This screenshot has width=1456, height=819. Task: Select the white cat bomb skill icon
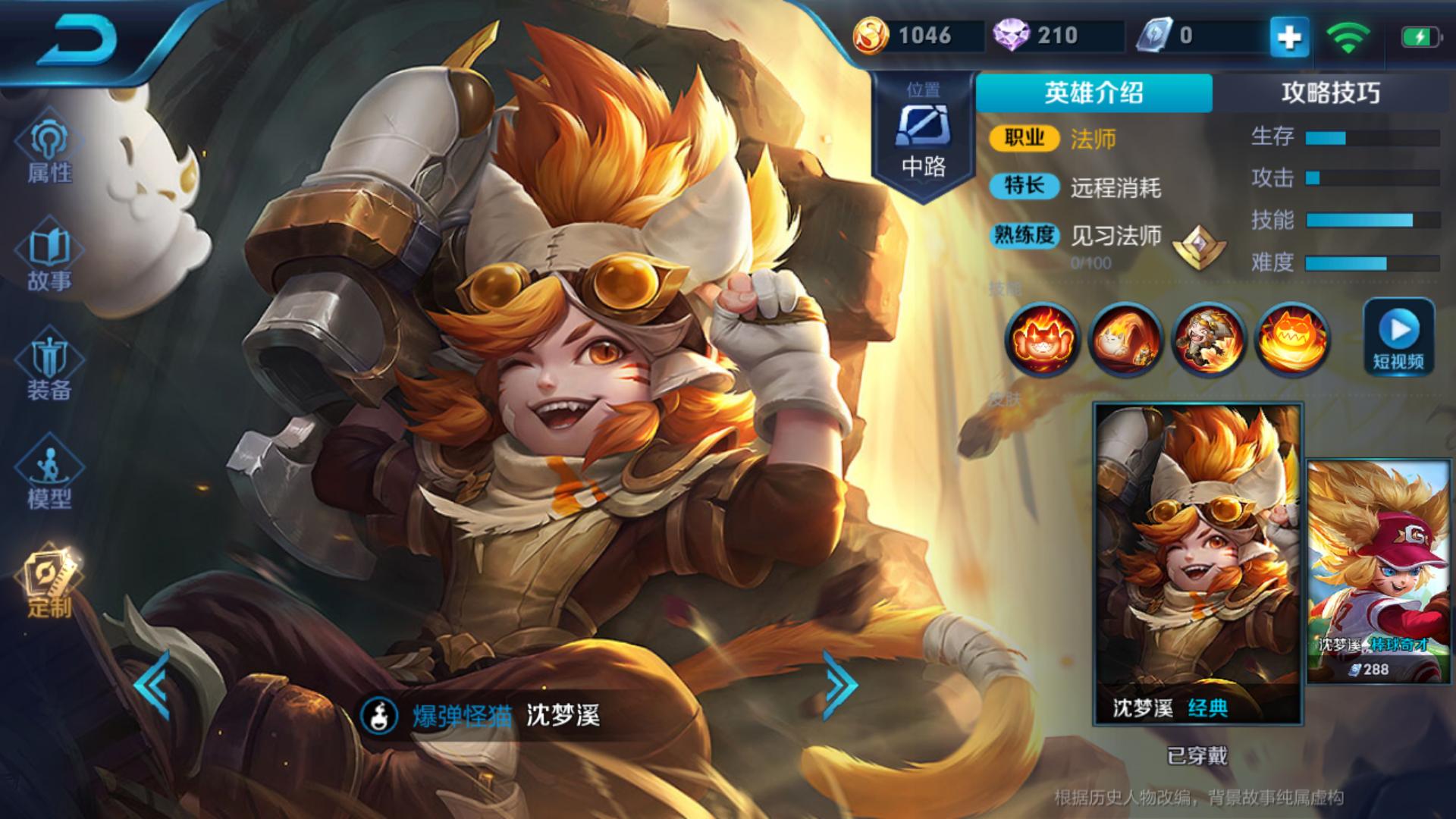click(x=1125, y=339)
